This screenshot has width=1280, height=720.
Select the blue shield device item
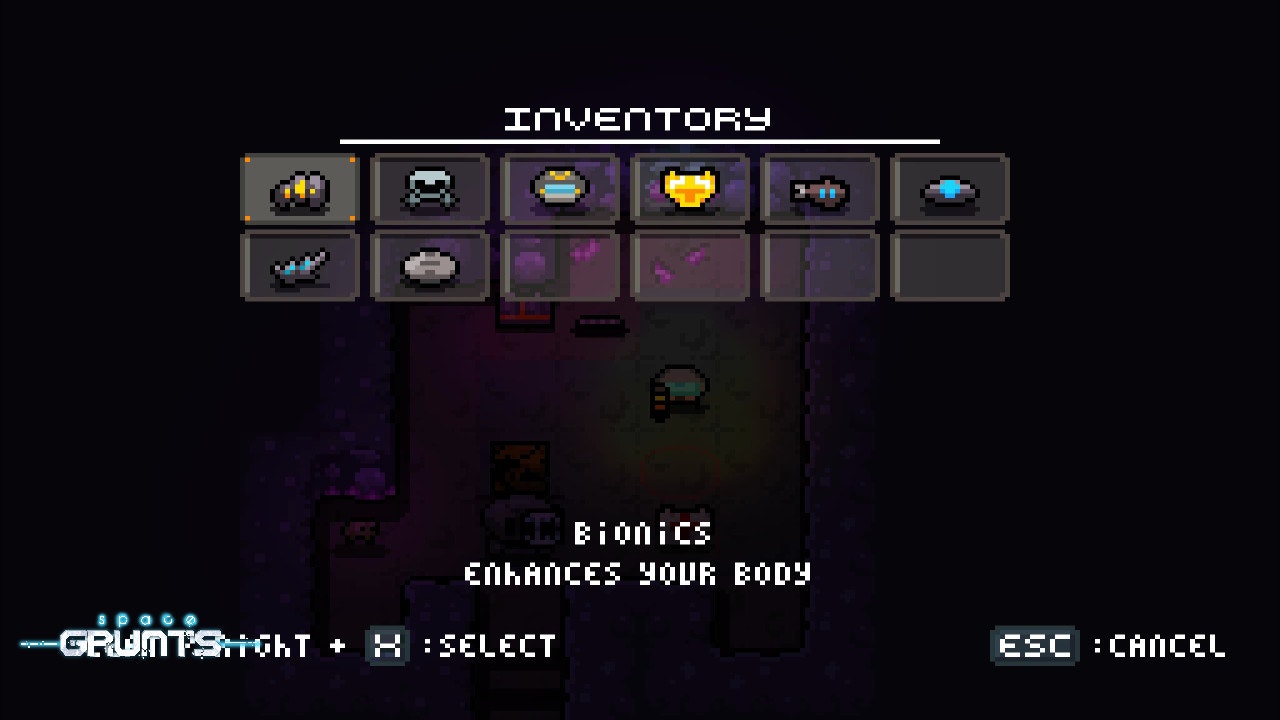pos(560,190)
